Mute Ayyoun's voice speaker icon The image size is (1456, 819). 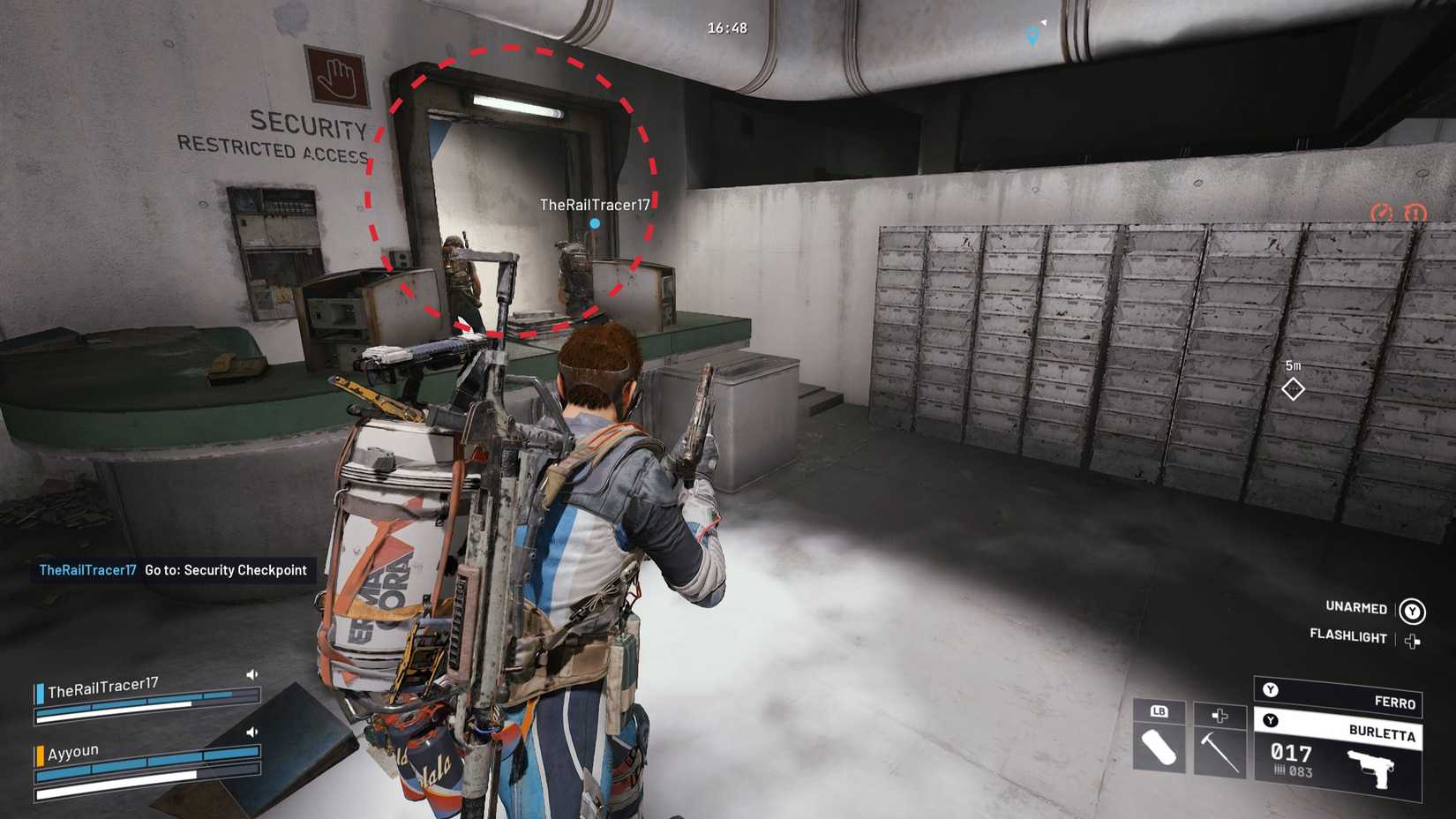251,731
